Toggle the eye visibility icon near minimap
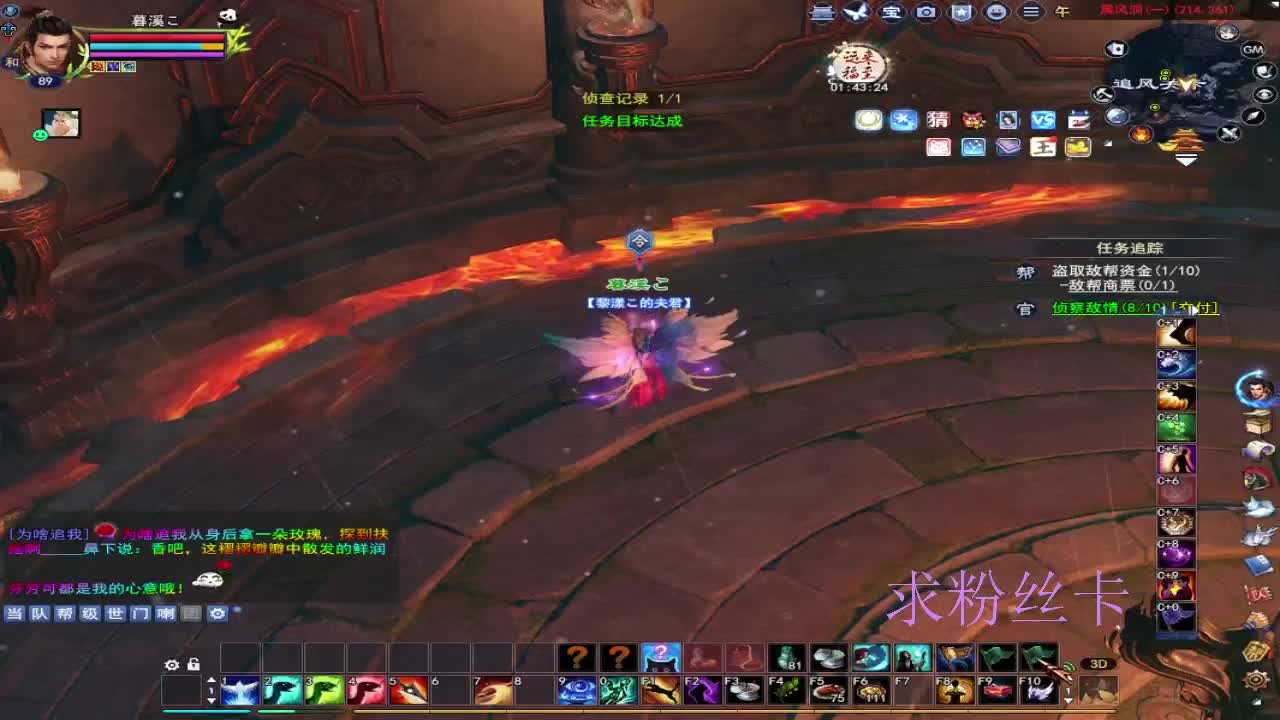Viewport: 1280px width, 720px height. pos(1263,95)
